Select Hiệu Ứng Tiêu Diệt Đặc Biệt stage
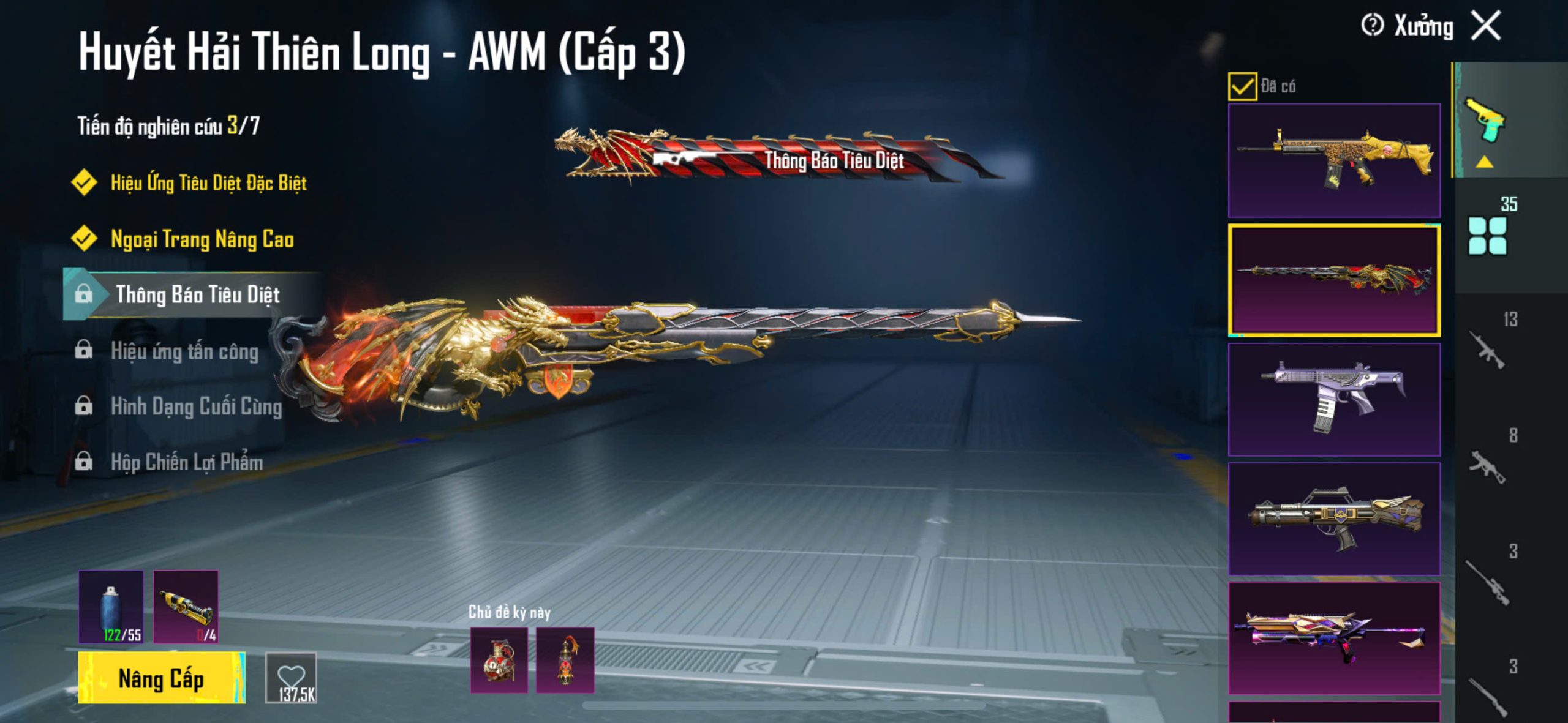Viewport: 1568px width, 723px height. 208,182
